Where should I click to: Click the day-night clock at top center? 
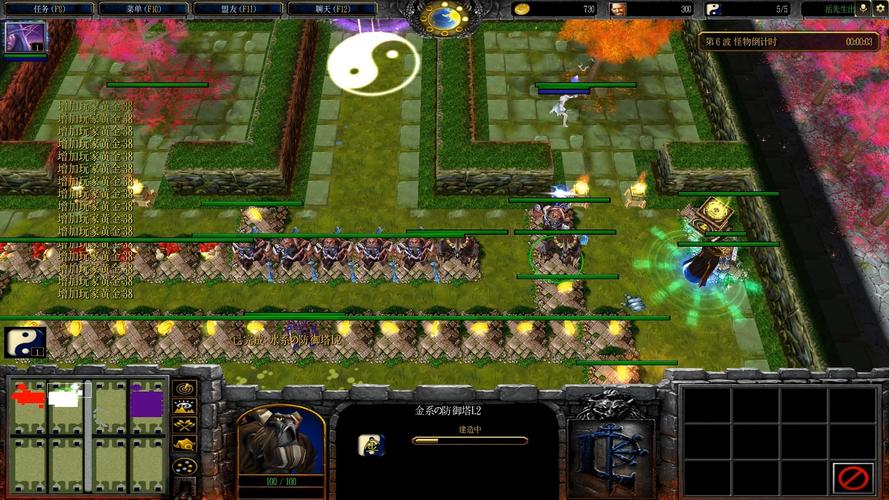tap(443, 16)
